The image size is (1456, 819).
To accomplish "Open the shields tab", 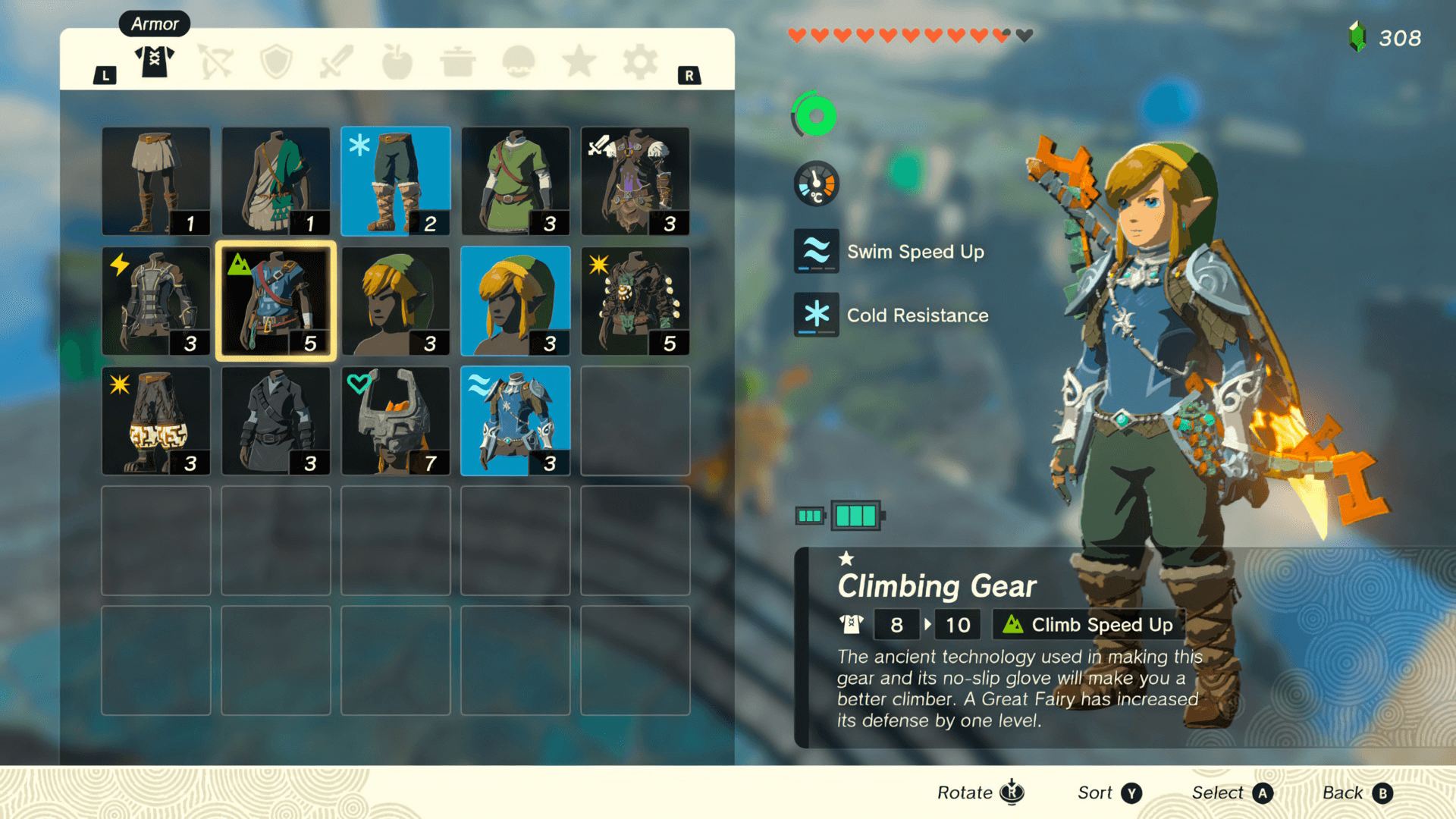I will pos(276,62).
